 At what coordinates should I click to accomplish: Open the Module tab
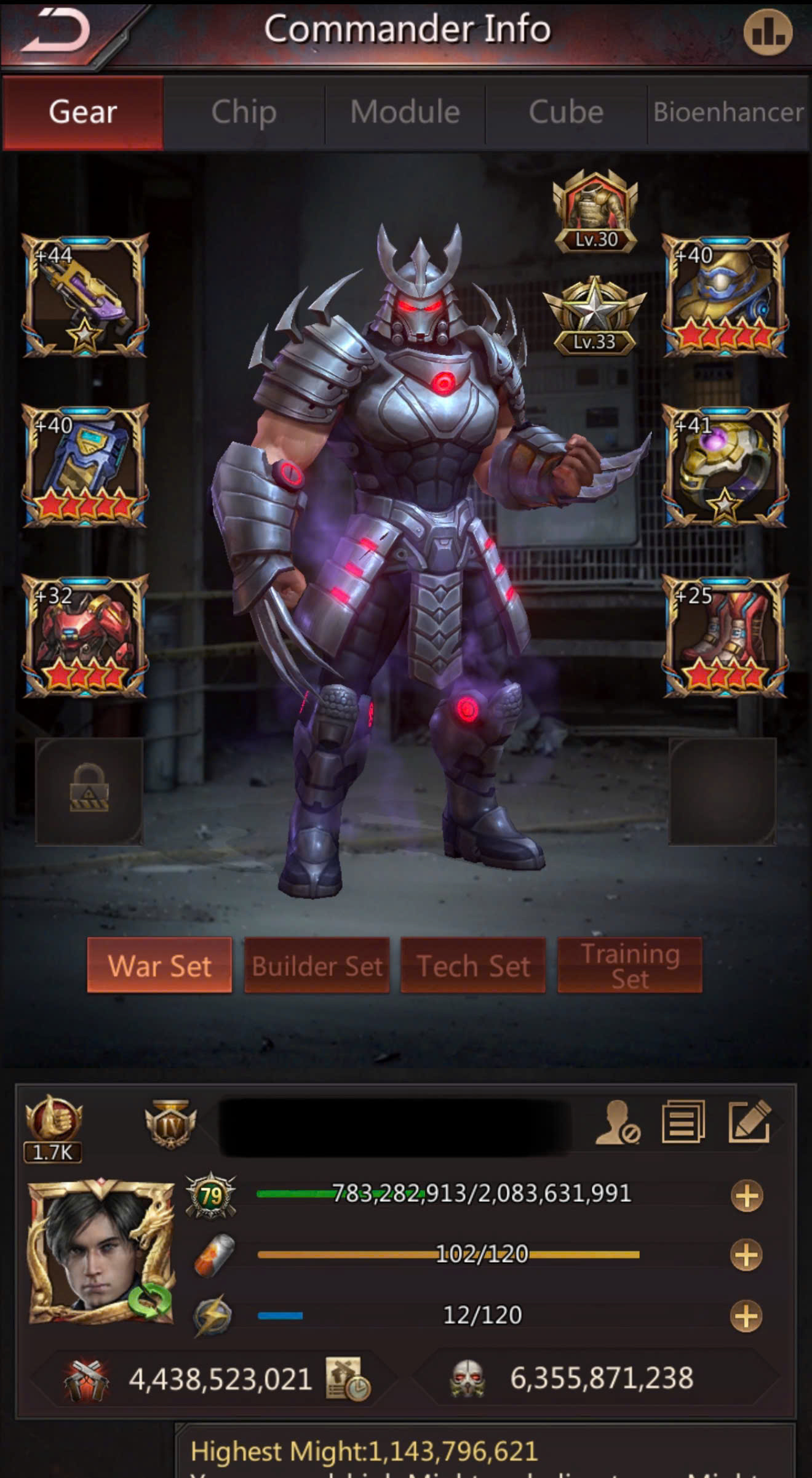pos(405,113)
